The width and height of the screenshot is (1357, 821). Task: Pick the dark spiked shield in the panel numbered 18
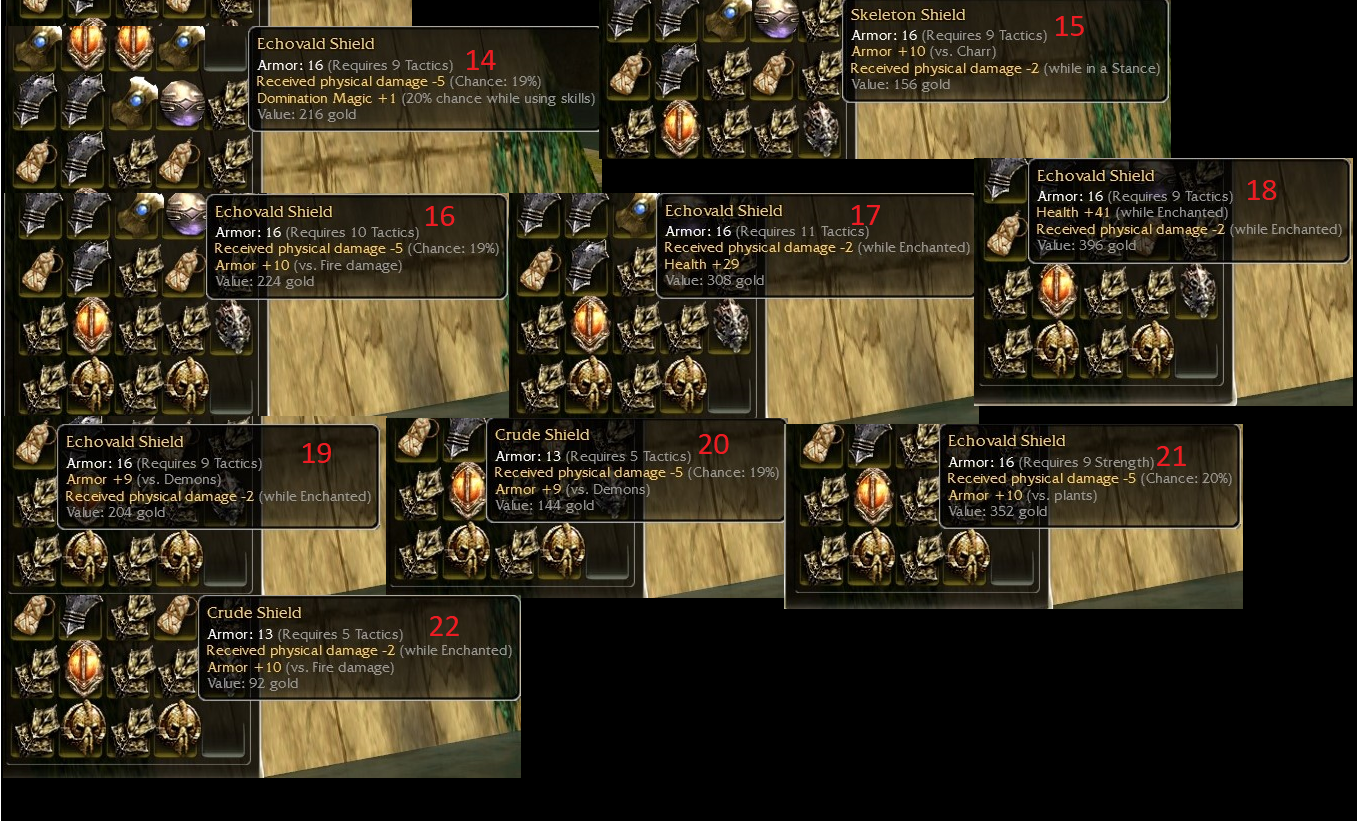pyautogui.click(x=1196, y=291)
